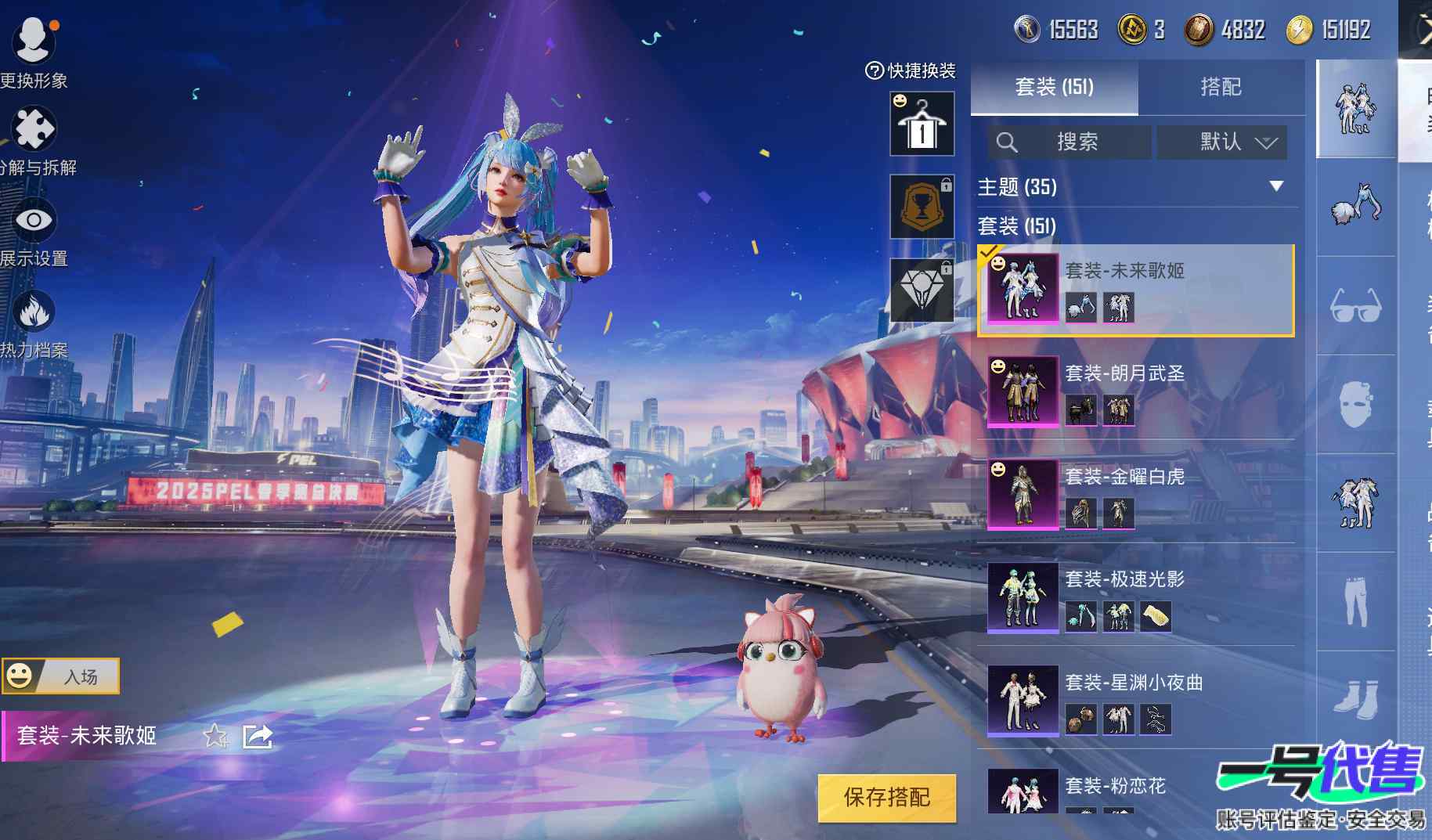Save the outfit with 保存搭配
1432x840 pixels.
pos(886,798)
